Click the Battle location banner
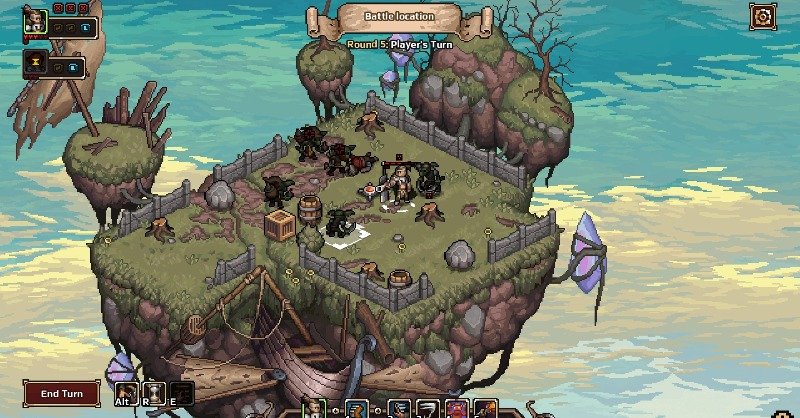This screenshot has width=800, height=418. tap(399, 17)
